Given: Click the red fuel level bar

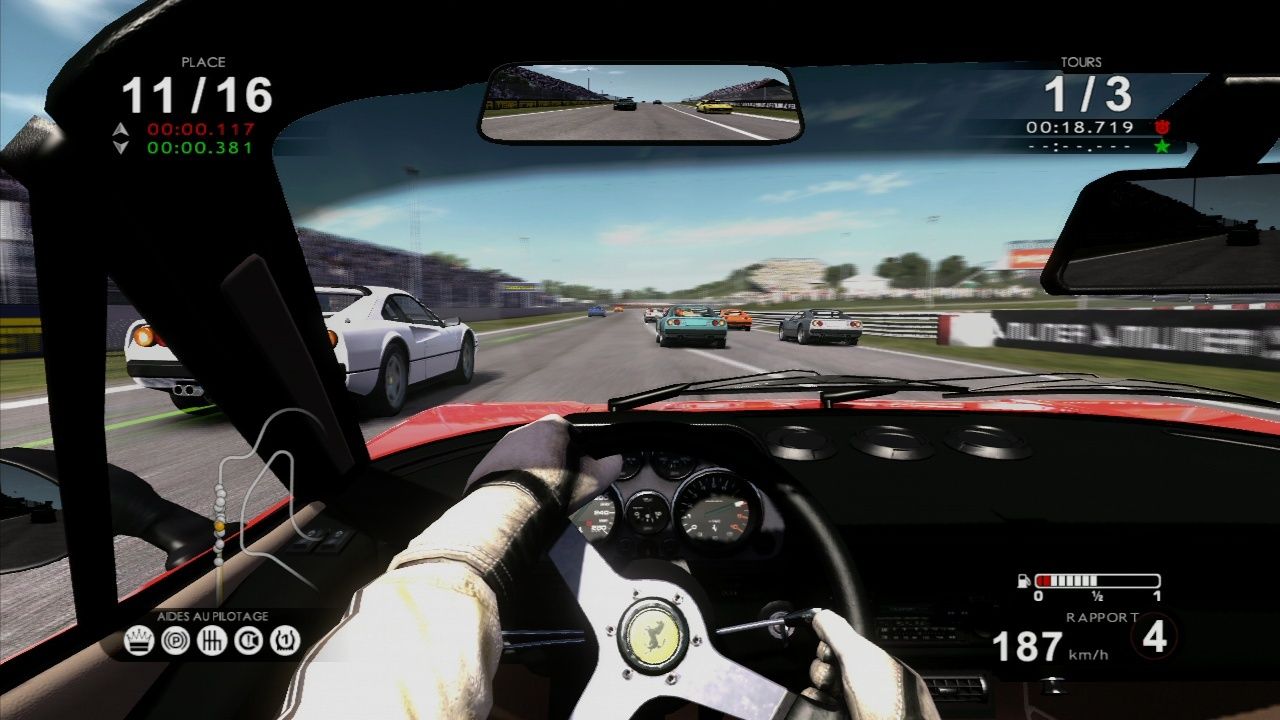Looking at the screenshot, I should click(1046, 578).
